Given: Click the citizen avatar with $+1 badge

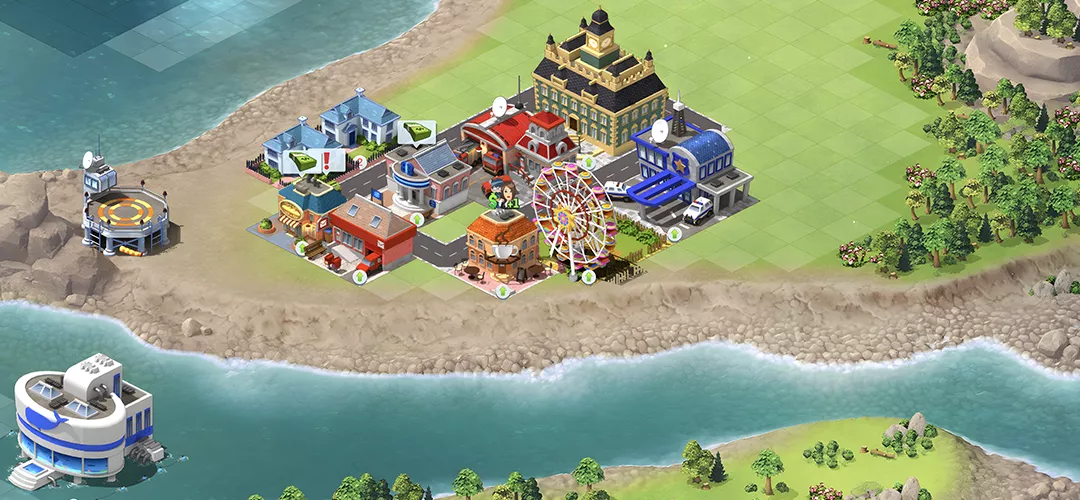Looking at the screenshot, I should (505, 194).
